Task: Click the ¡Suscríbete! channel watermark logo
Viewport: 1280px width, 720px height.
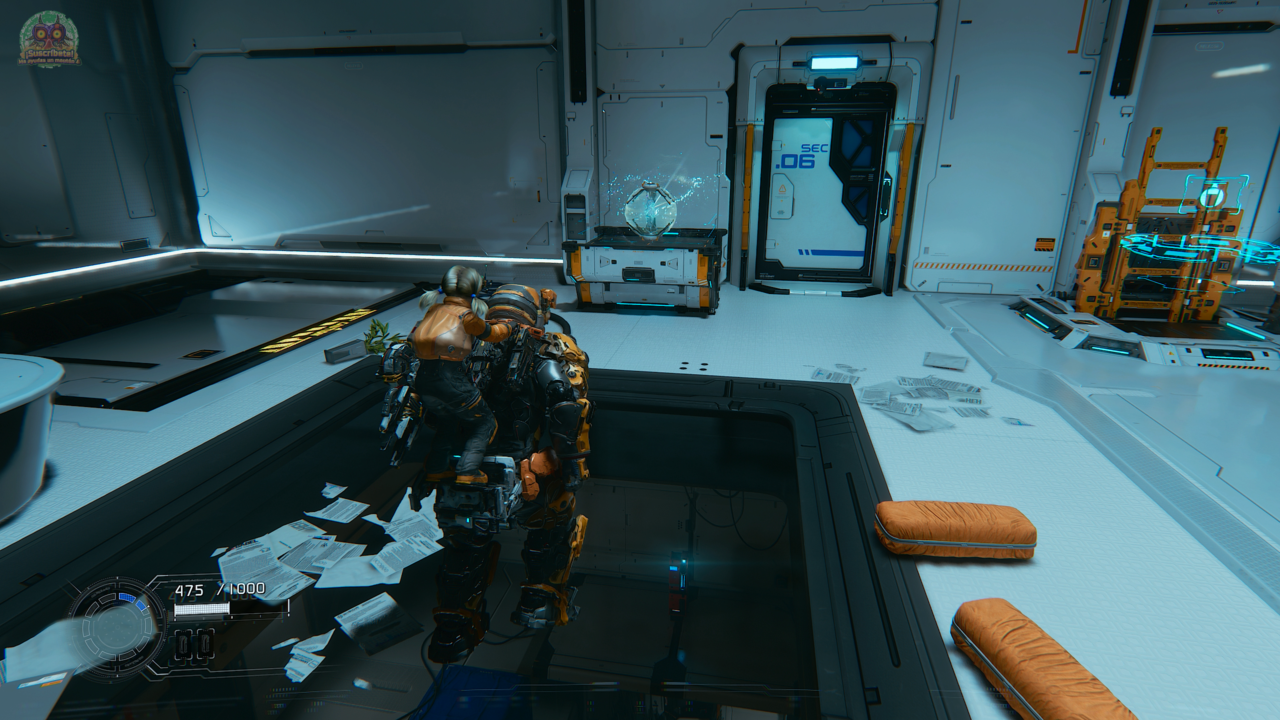Action: click(49, 40)
